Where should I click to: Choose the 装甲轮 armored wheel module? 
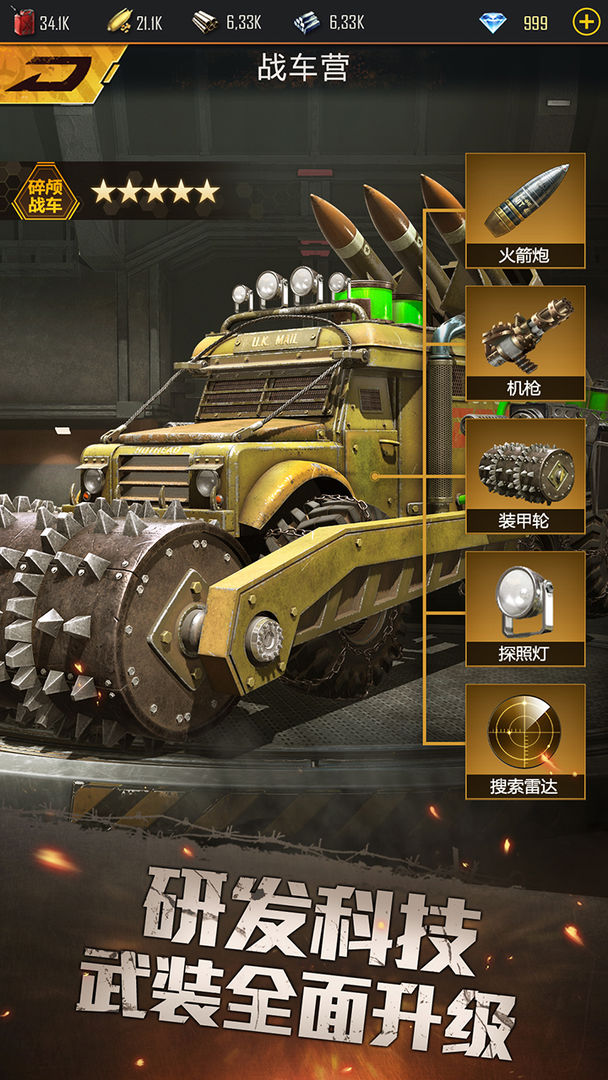click(x=525, y=477)
